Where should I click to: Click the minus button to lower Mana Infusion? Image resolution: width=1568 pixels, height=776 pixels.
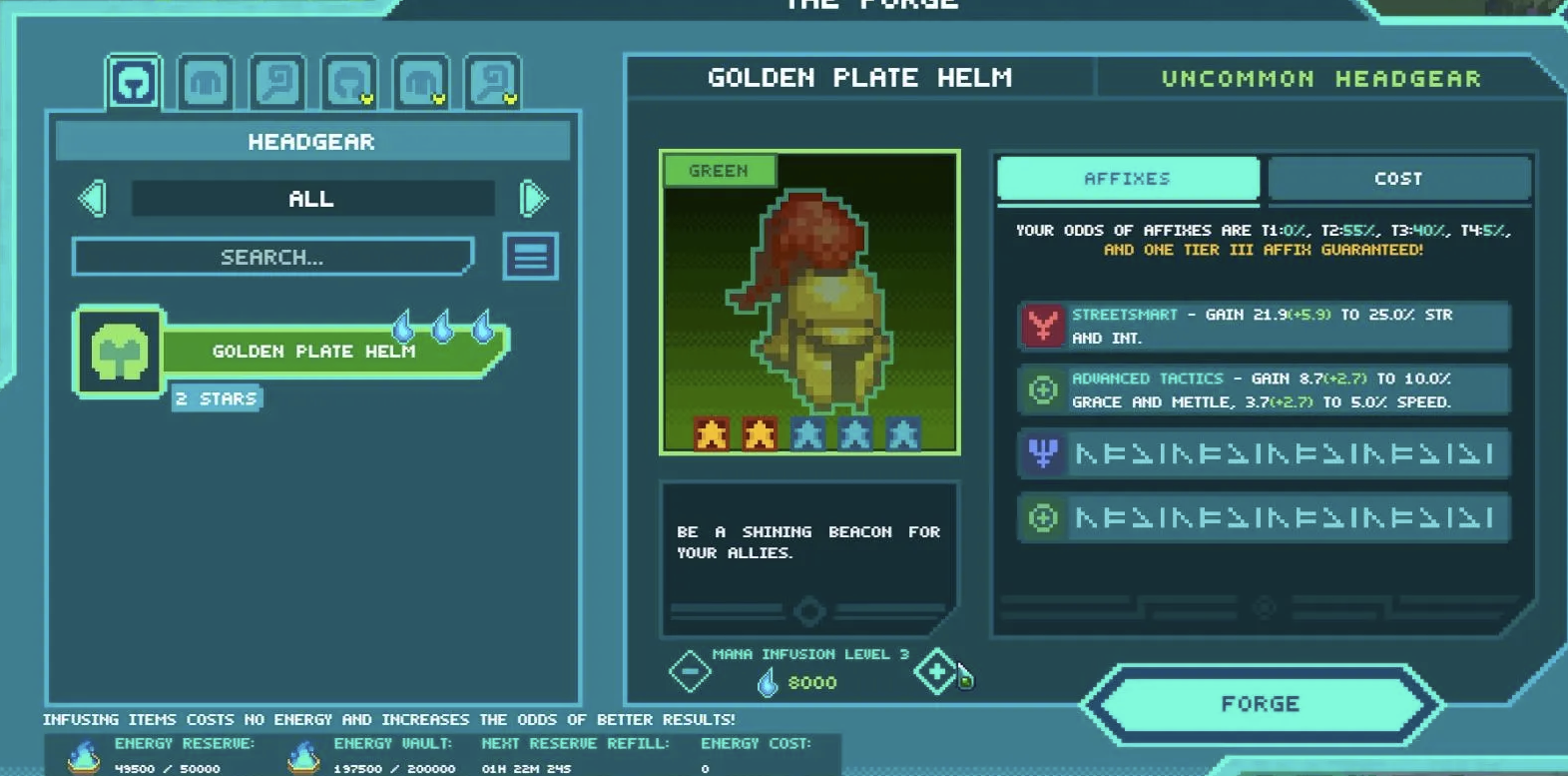click(x=691, y=670)
